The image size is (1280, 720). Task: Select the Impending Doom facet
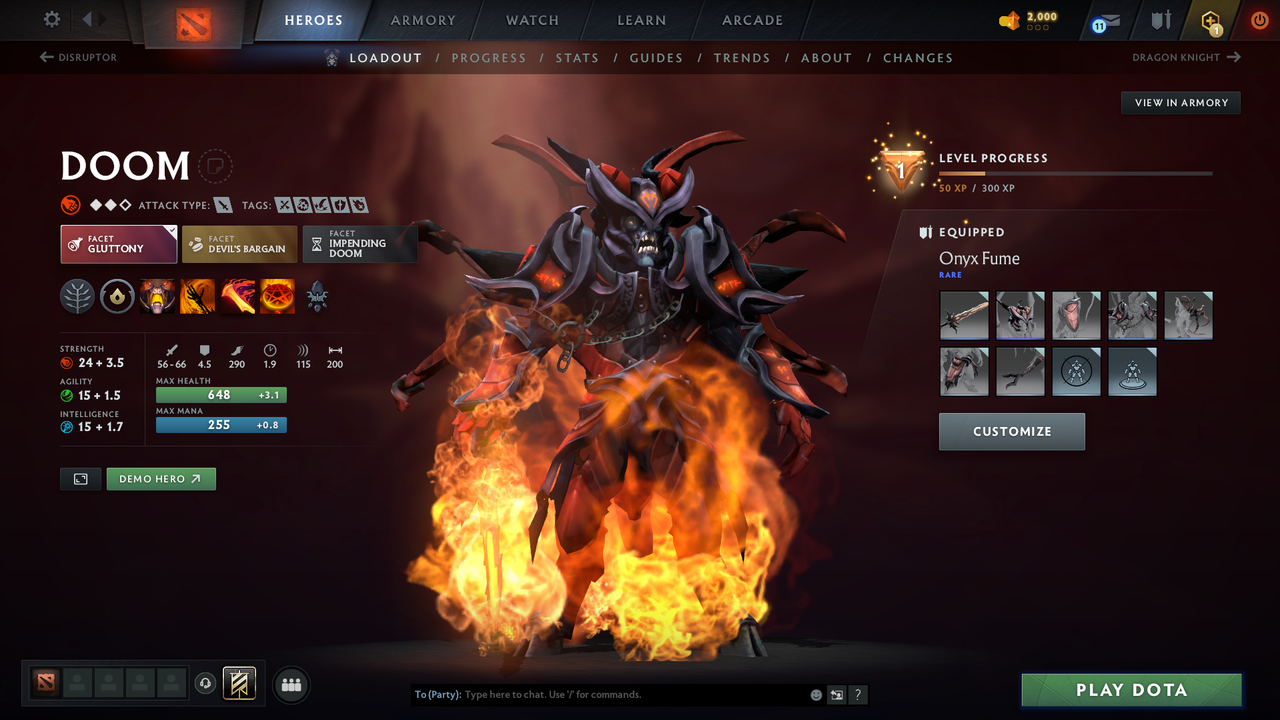coord(360,244)
